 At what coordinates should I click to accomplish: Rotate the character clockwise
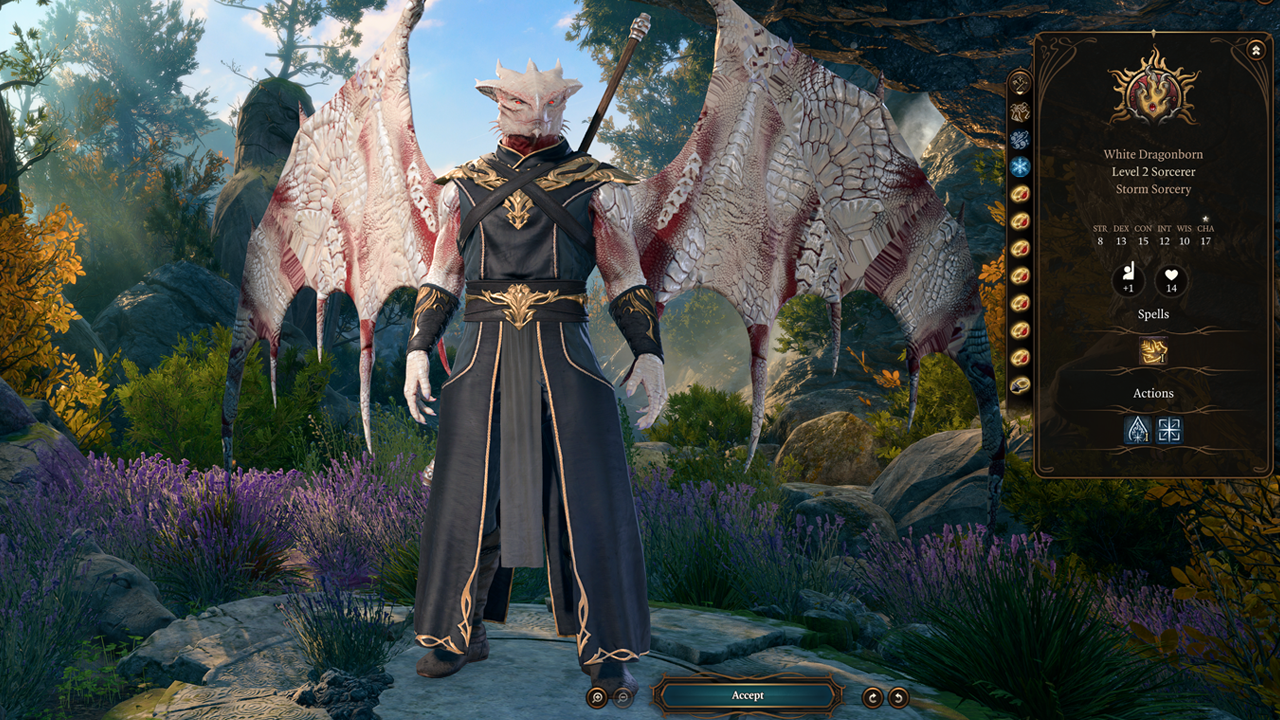coord(873,698)
